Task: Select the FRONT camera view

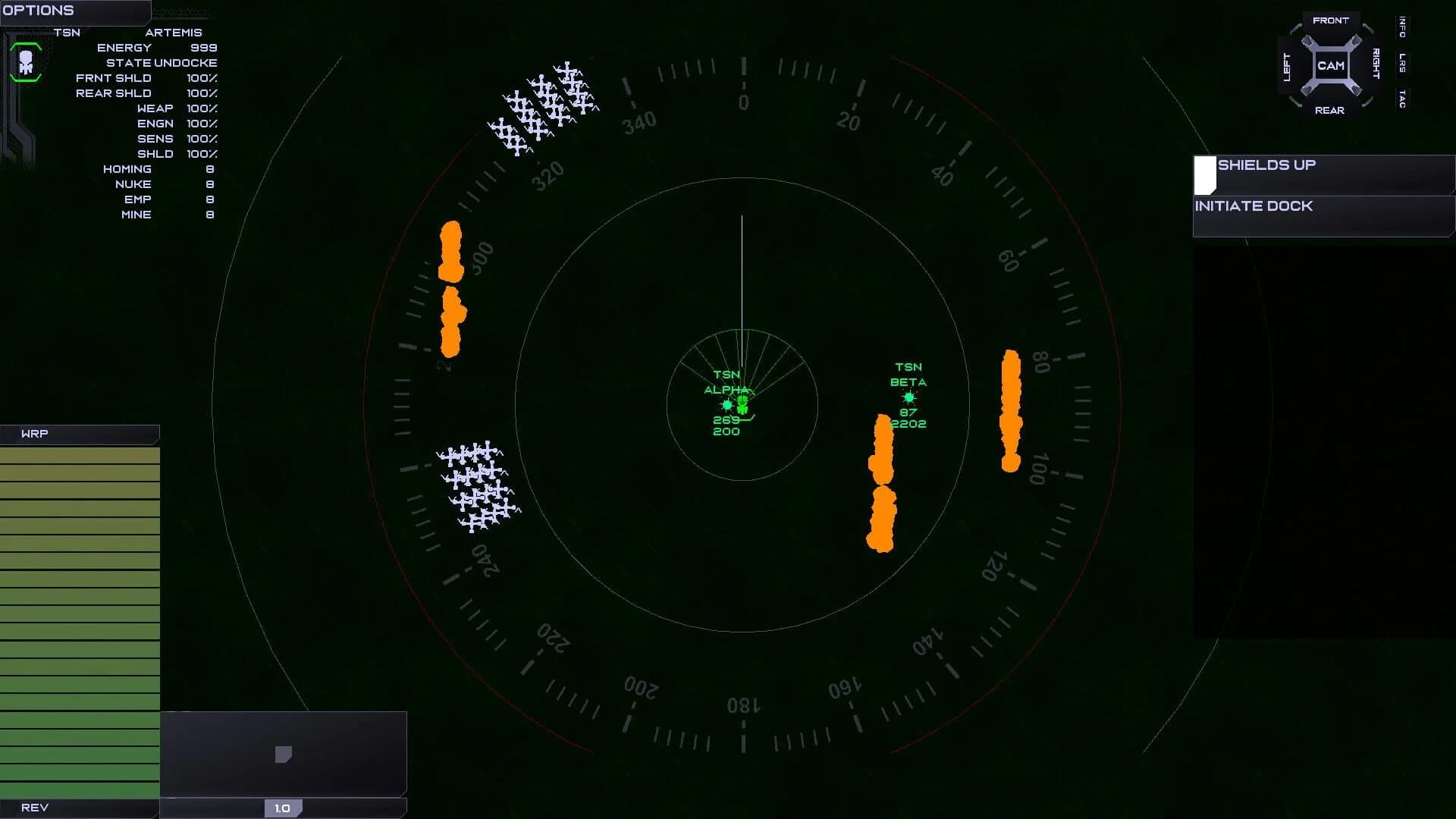Action: click(1331, 20)
